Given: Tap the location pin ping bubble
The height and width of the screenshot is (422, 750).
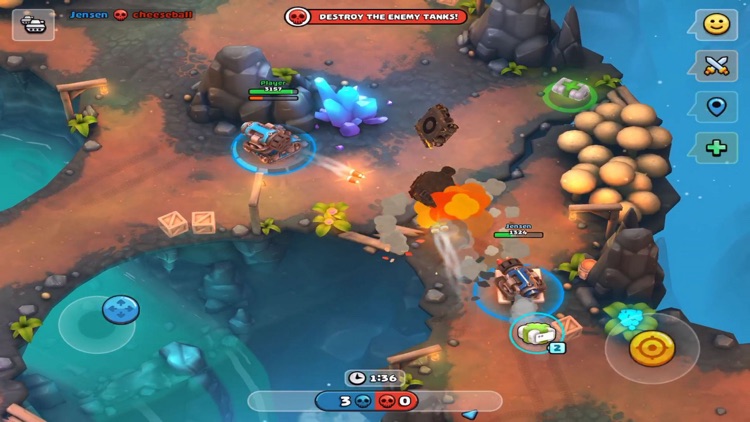Looking at the screenshot, I should tap(715, 107).
